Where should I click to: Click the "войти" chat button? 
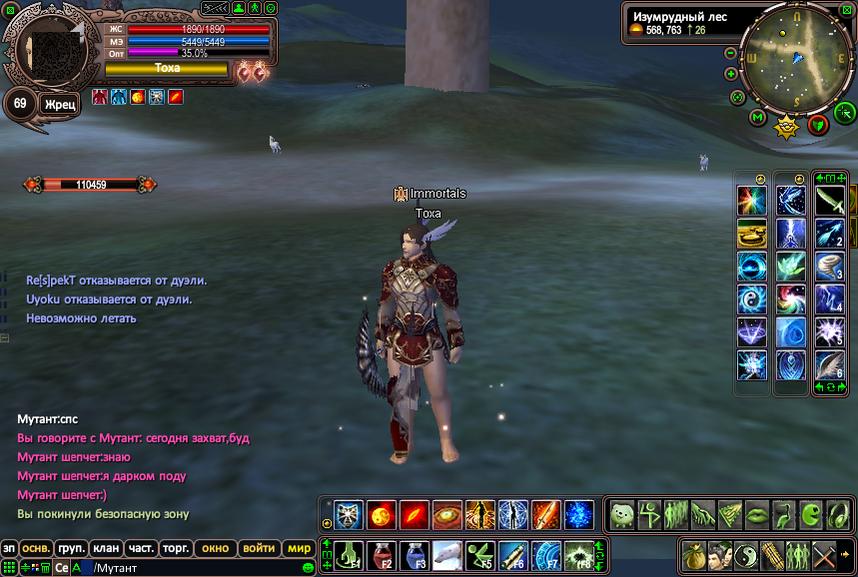258,548
